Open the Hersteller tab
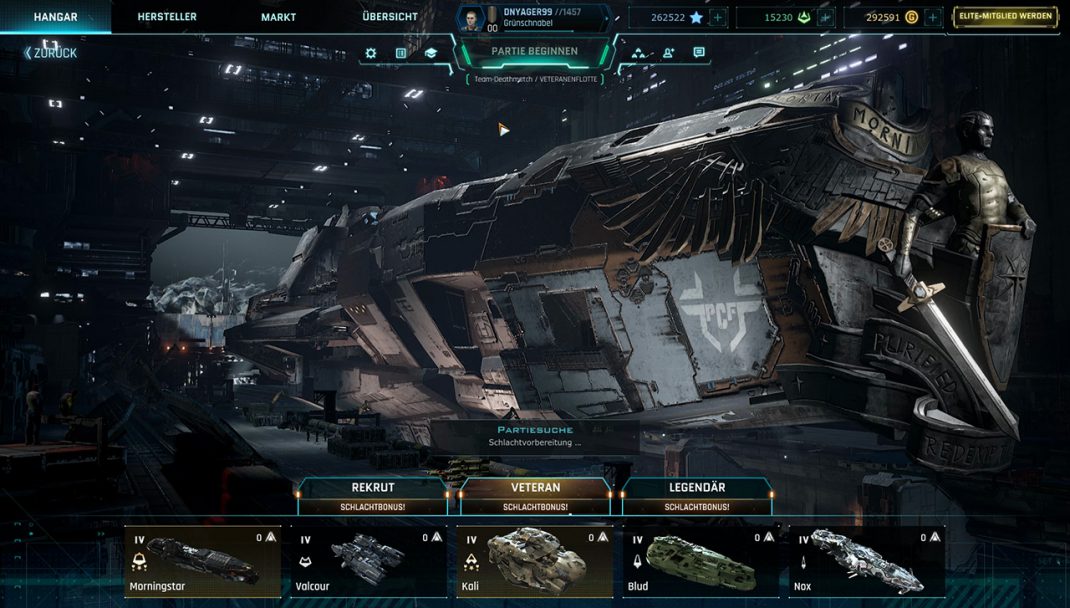The width and height of the screenshot is (1070, 608). tap(167, 17)
